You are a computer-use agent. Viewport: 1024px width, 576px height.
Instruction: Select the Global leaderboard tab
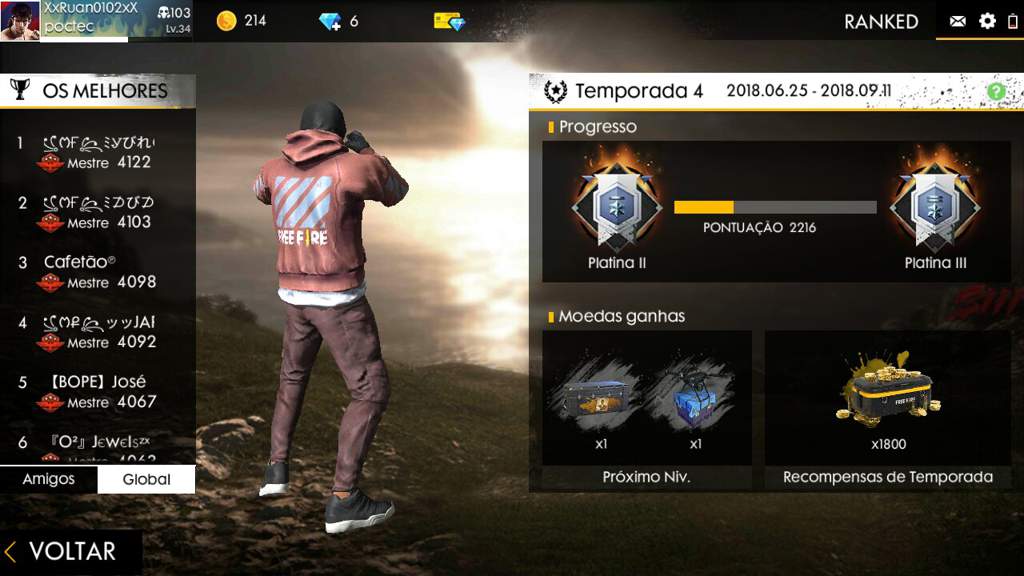click(146, 479)
